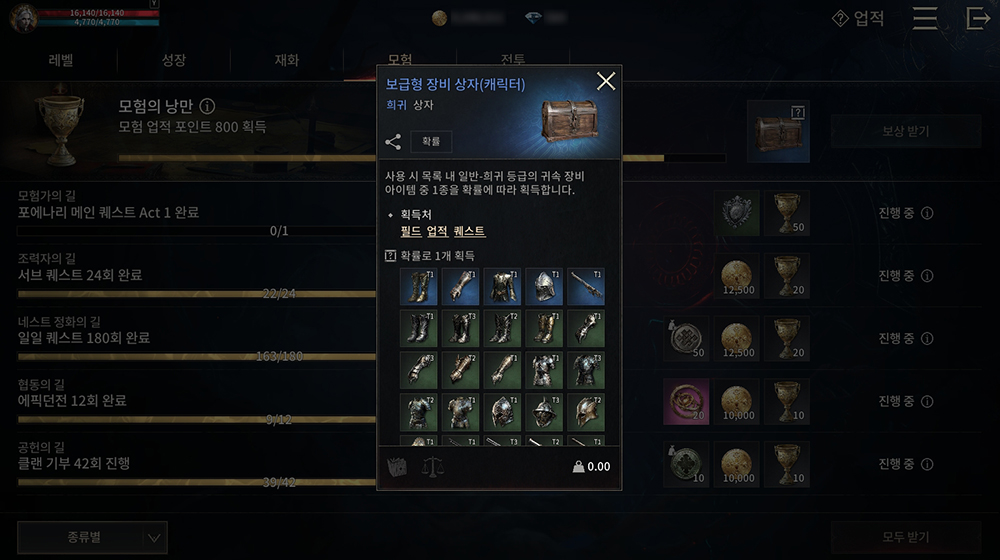Select the T1 helmet in the blue row
The width and height of the screenshot is (1000, 560).
click(x=544, y=286)
